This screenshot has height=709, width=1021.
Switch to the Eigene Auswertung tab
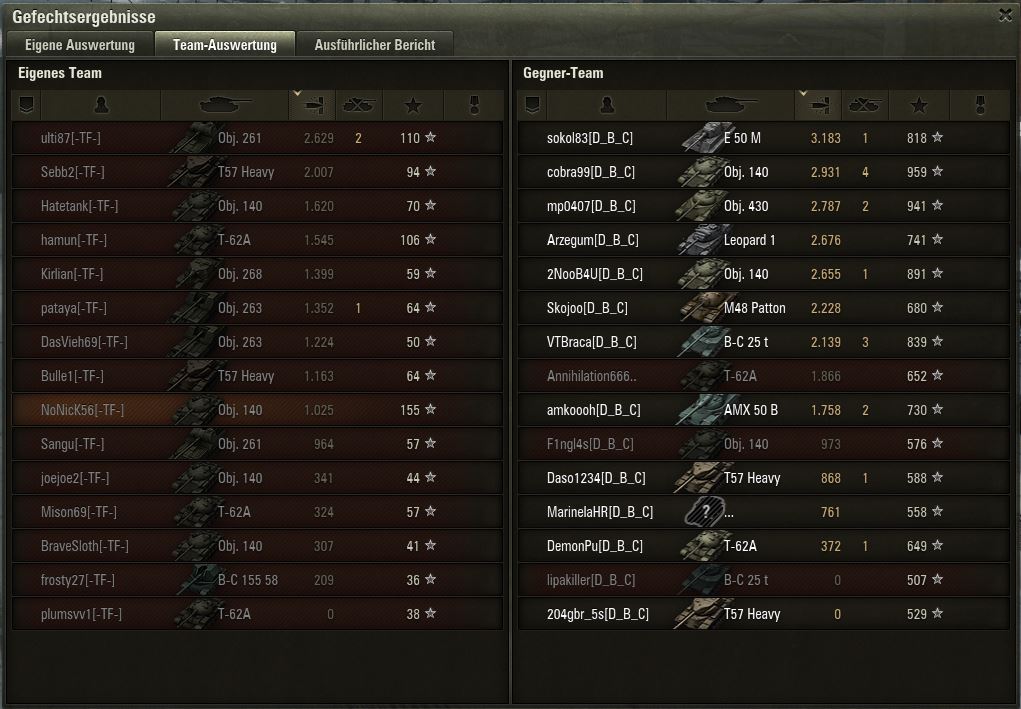point(79,44)
